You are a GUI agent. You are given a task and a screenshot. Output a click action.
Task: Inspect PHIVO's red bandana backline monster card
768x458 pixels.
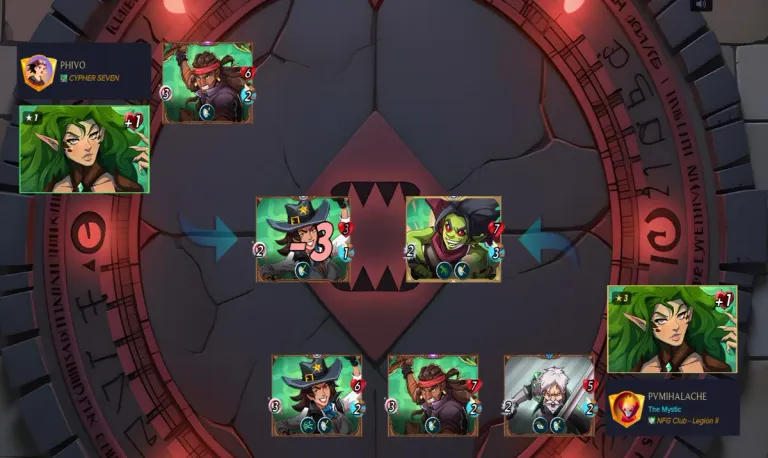point(208,83)
